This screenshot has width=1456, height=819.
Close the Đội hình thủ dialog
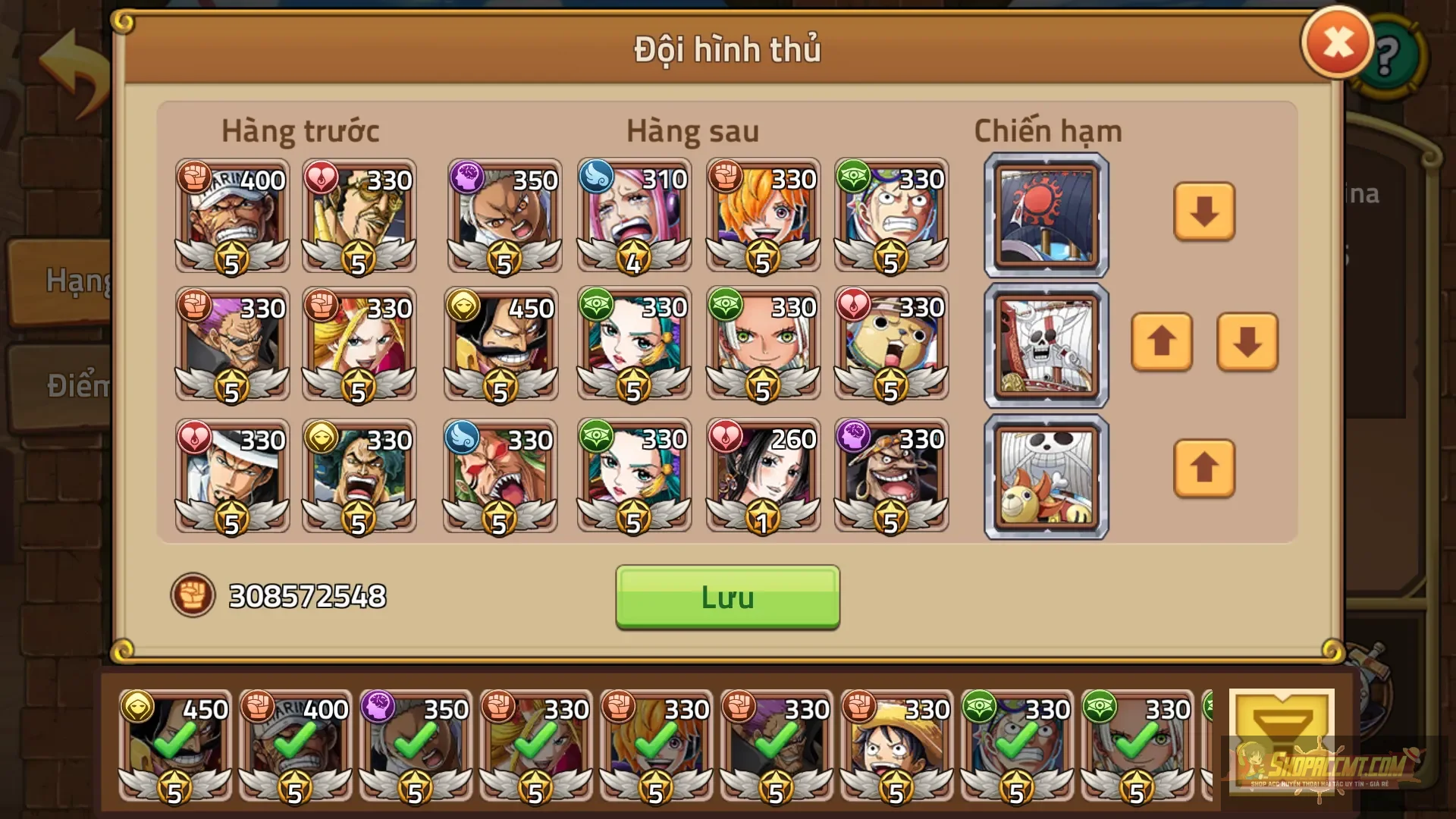pos(1337,42)
